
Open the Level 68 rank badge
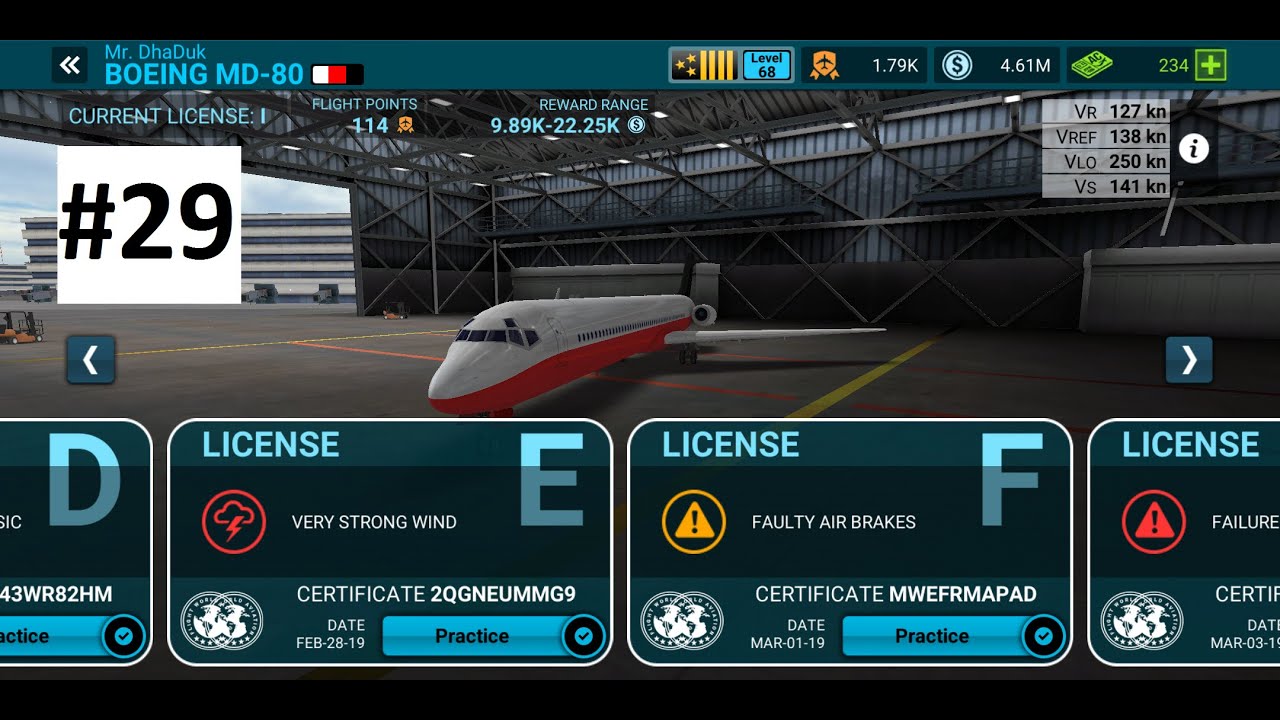pyautogui.click(x=731, y=66)
